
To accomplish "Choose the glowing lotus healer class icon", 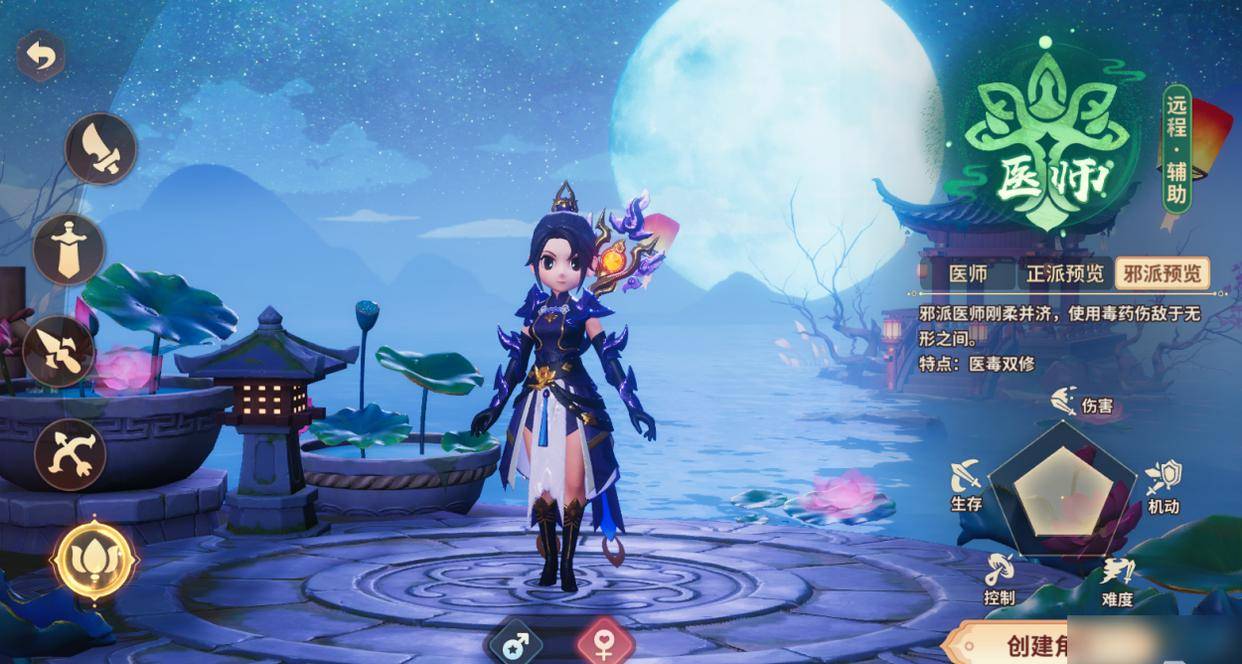I will pyautogui.click(x=94, y=560).
